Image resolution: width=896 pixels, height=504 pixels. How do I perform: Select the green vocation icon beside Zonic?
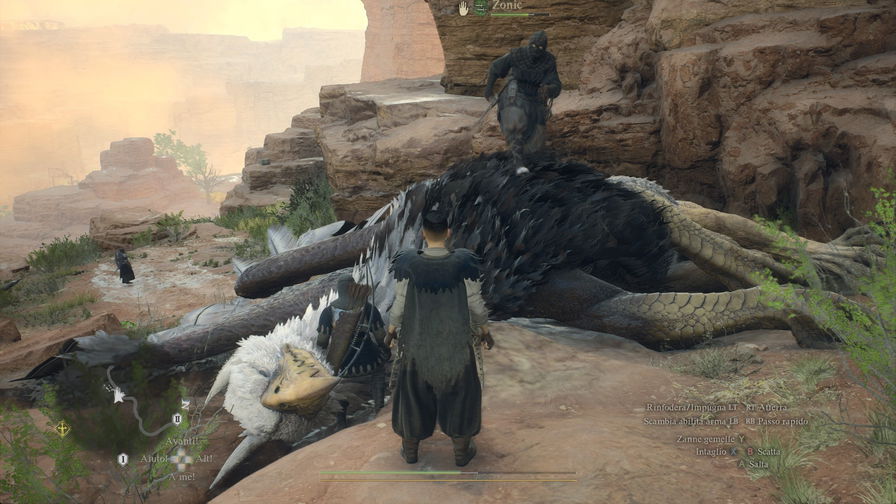[481, 7]
